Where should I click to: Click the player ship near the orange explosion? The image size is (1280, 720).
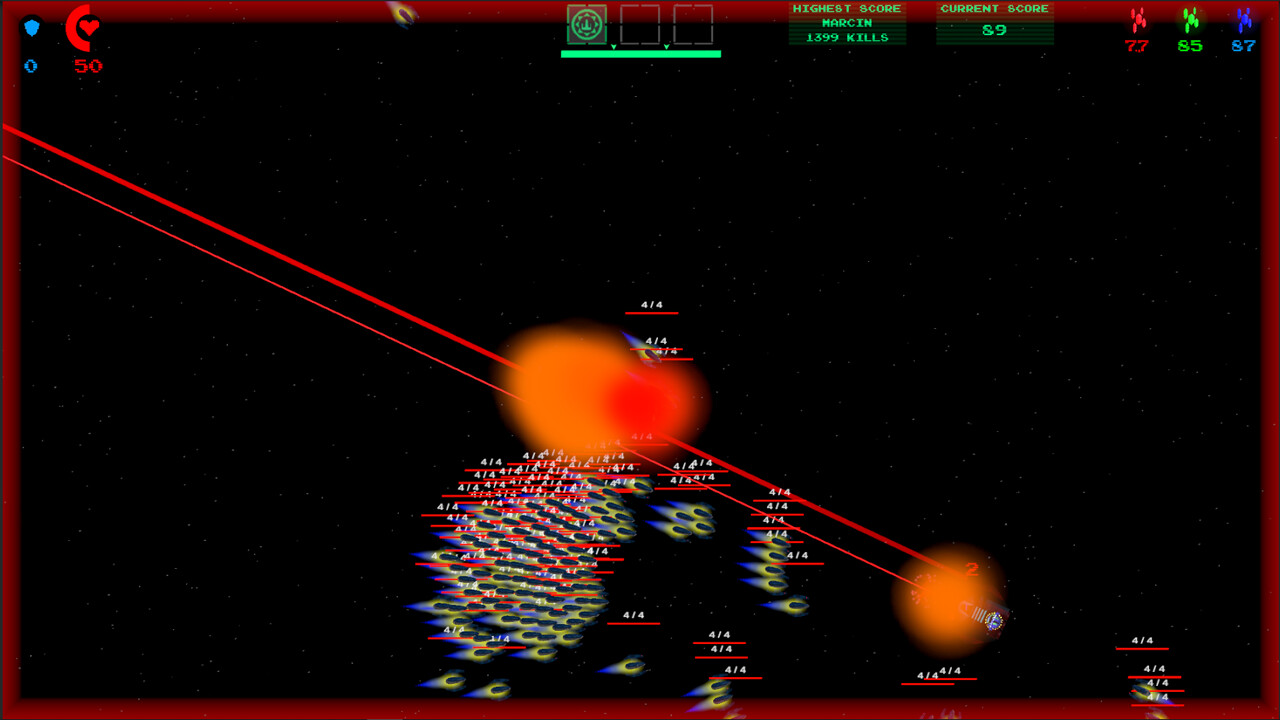click(x=993, y=618)
